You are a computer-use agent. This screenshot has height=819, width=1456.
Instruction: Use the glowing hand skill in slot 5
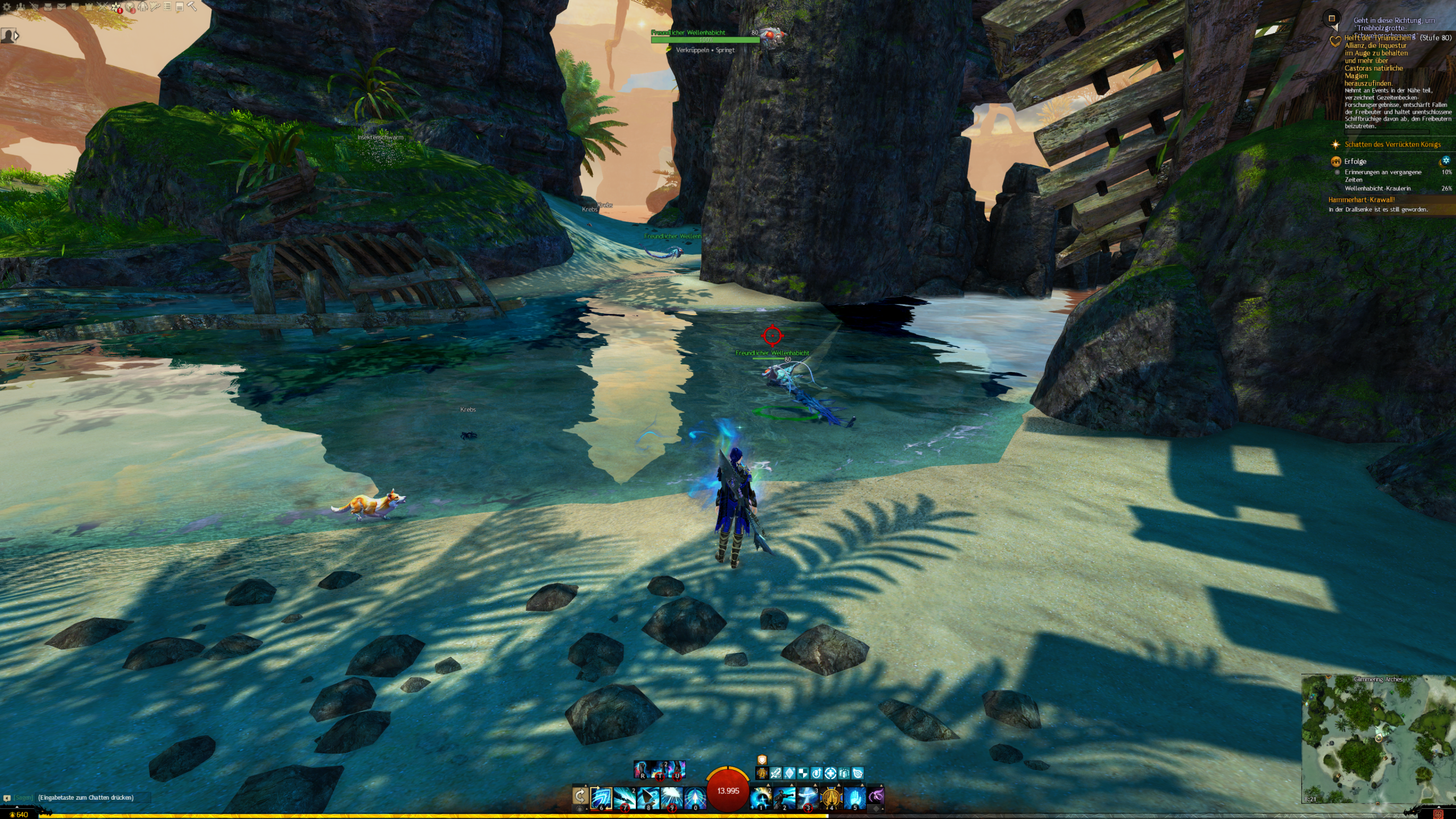pos(854,797)
